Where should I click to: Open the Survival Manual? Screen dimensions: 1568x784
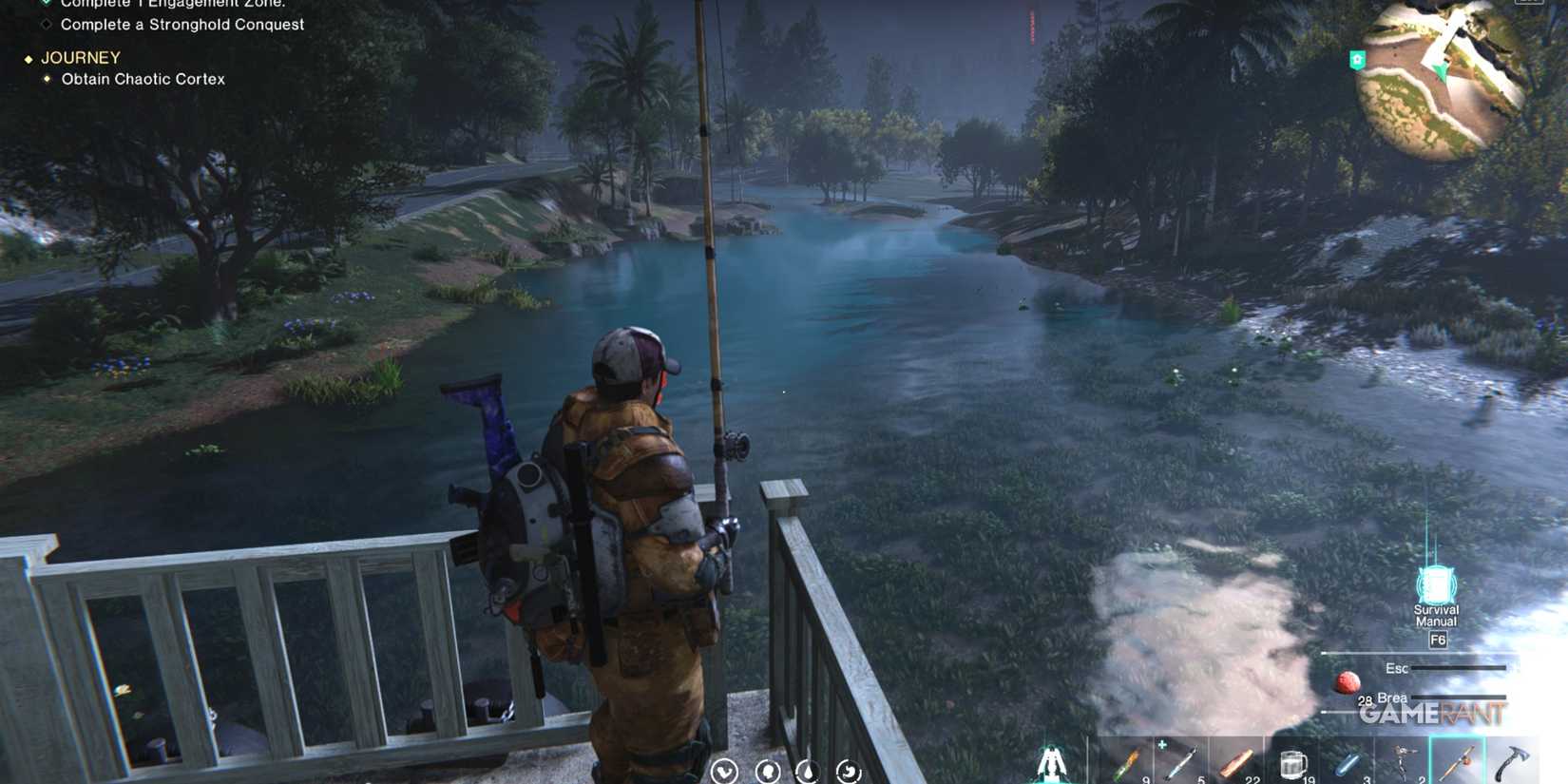click(x=1435, y=582)
